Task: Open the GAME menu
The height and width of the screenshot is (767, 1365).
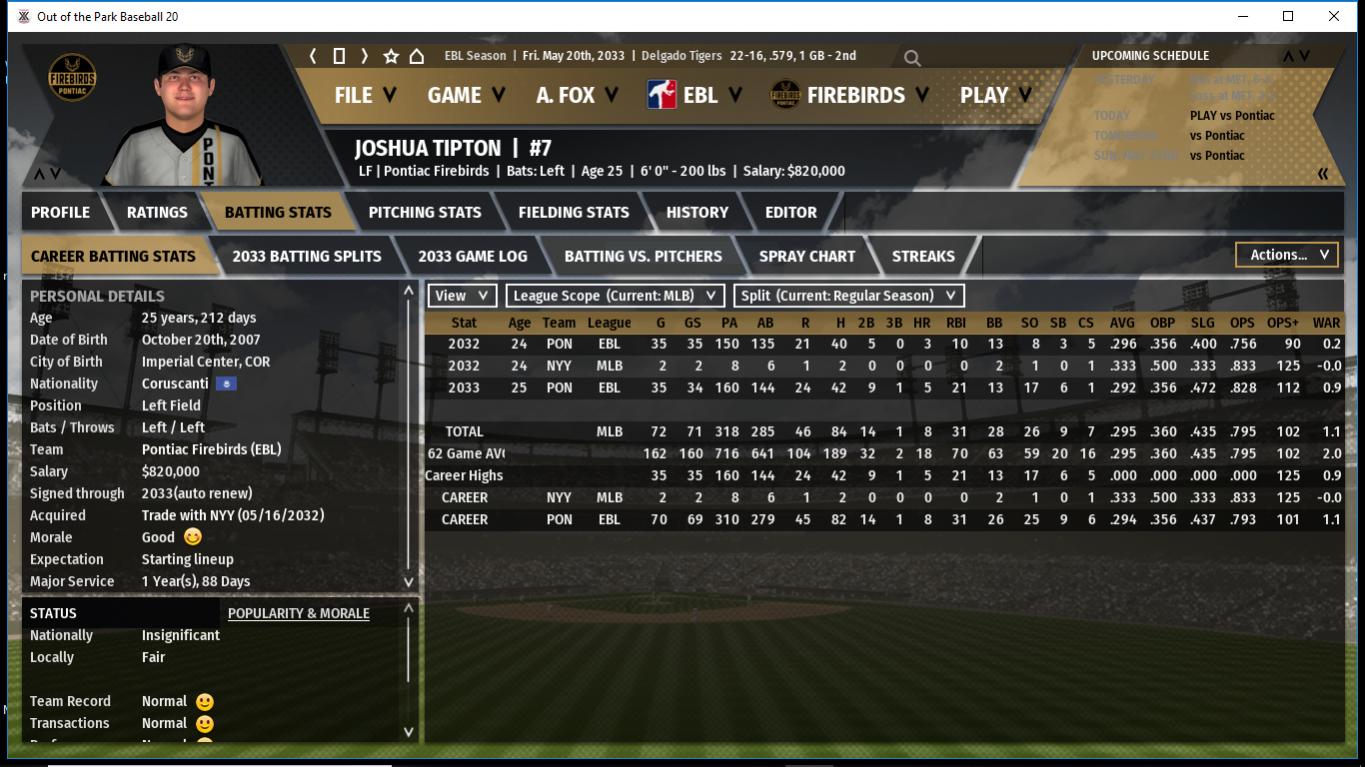Action: (465, 95)
